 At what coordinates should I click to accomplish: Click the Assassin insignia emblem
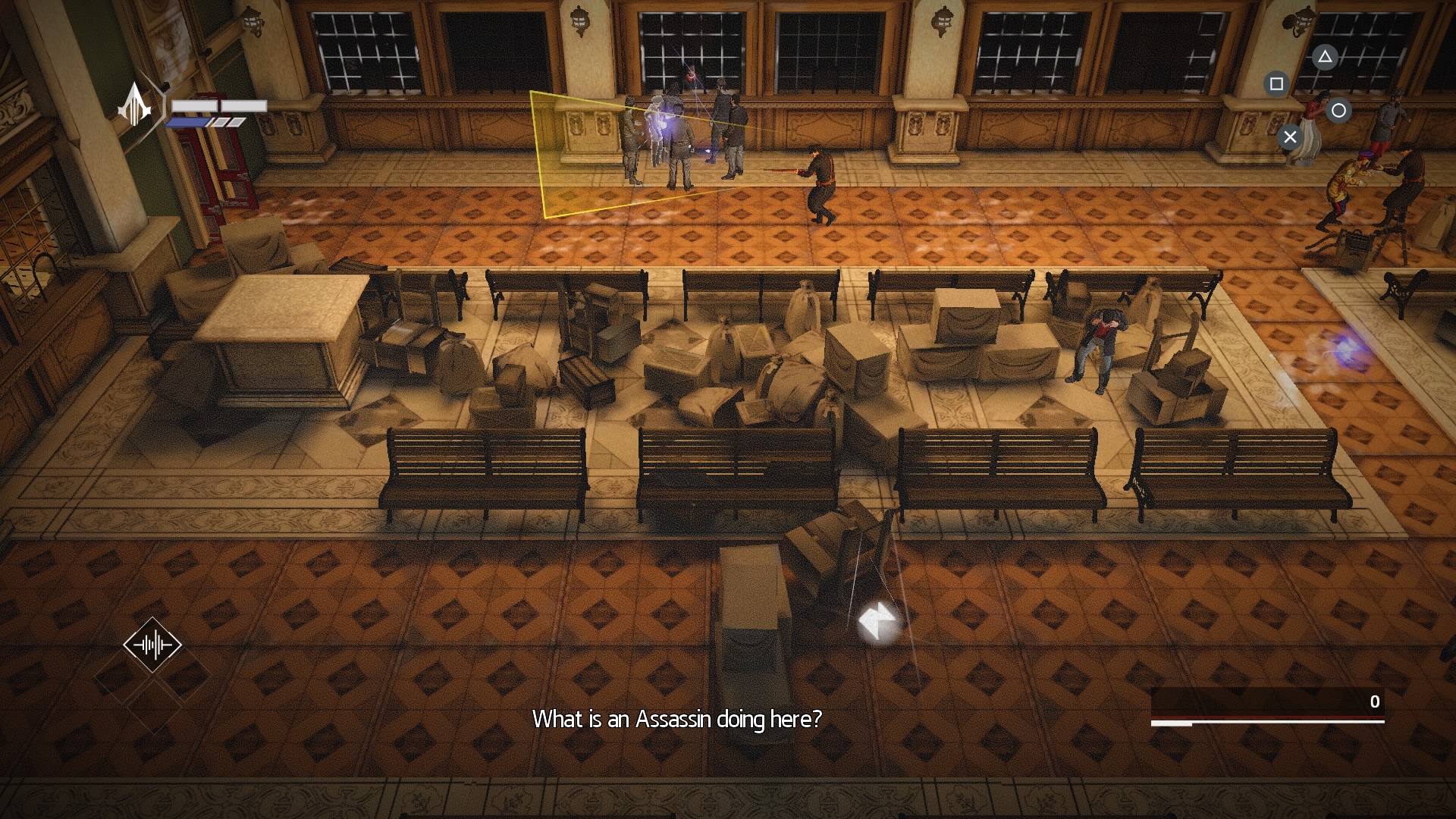coord(136,105)
